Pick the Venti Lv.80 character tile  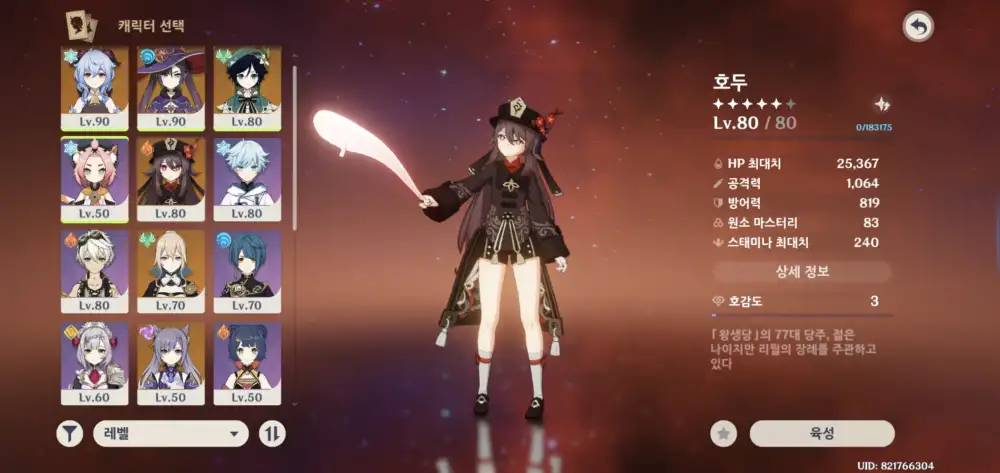click(x=247, y=87)
